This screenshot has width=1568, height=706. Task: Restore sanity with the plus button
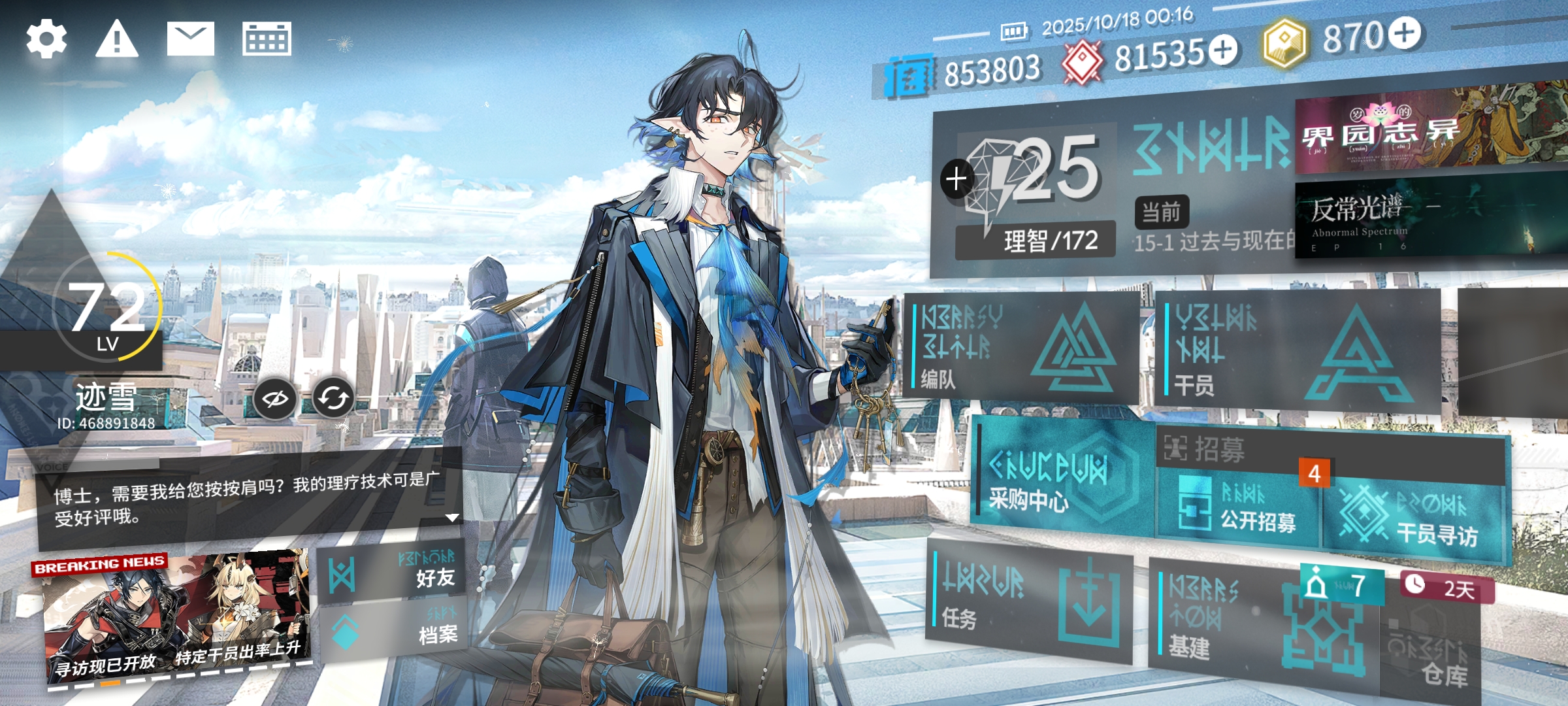[956, 178]
